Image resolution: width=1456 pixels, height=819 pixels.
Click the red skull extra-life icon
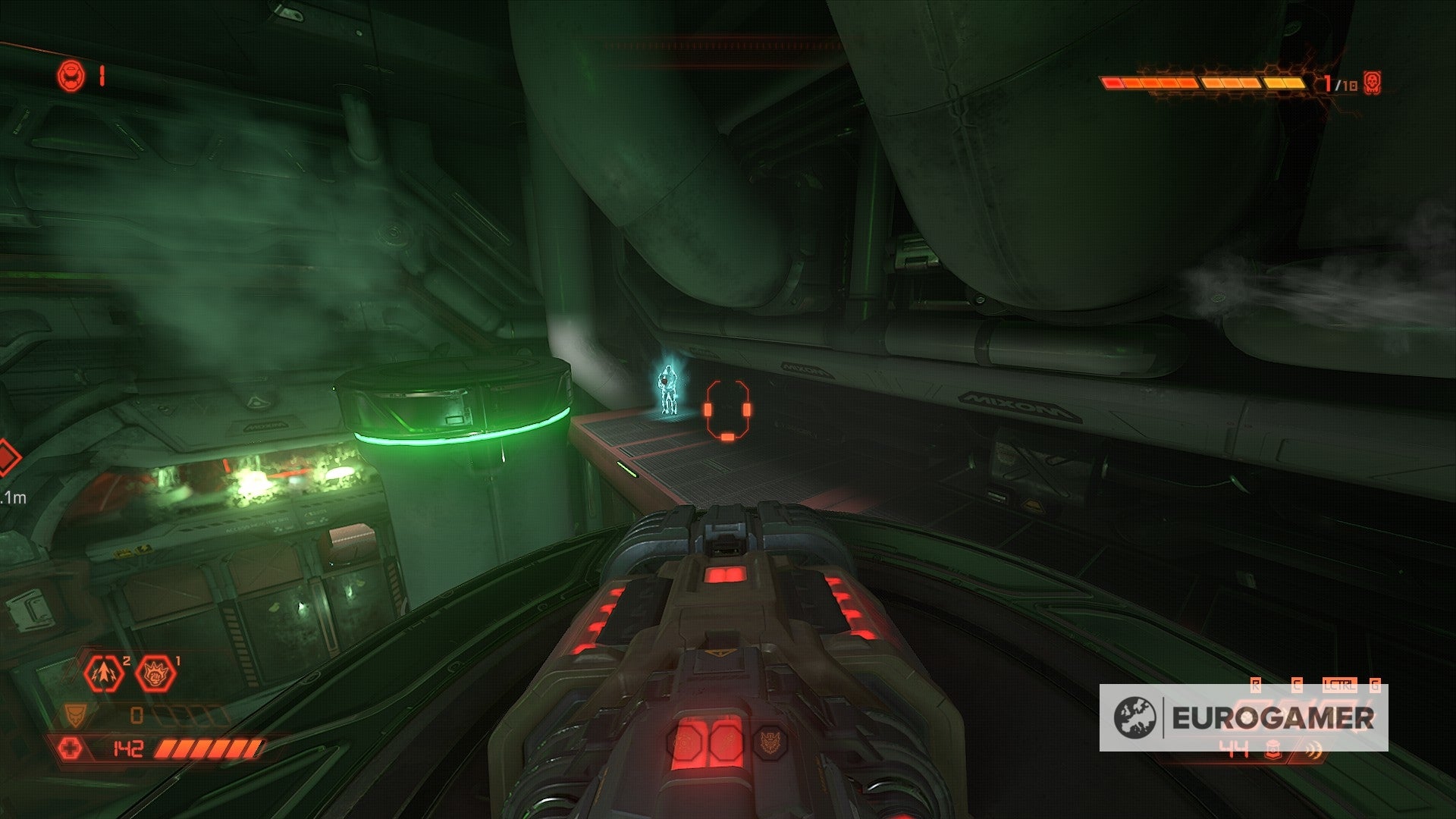point(1373,83)
